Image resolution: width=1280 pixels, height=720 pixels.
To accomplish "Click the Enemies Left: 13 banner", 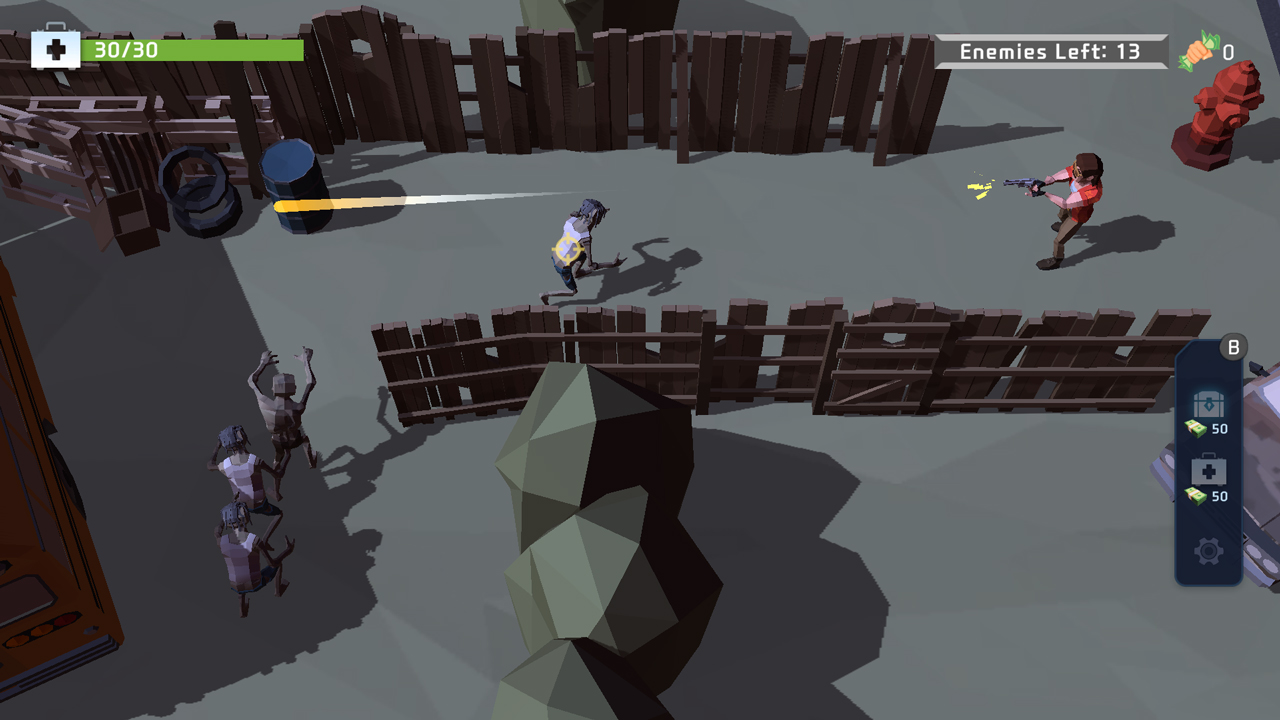I will click(x=1050, y=51).
